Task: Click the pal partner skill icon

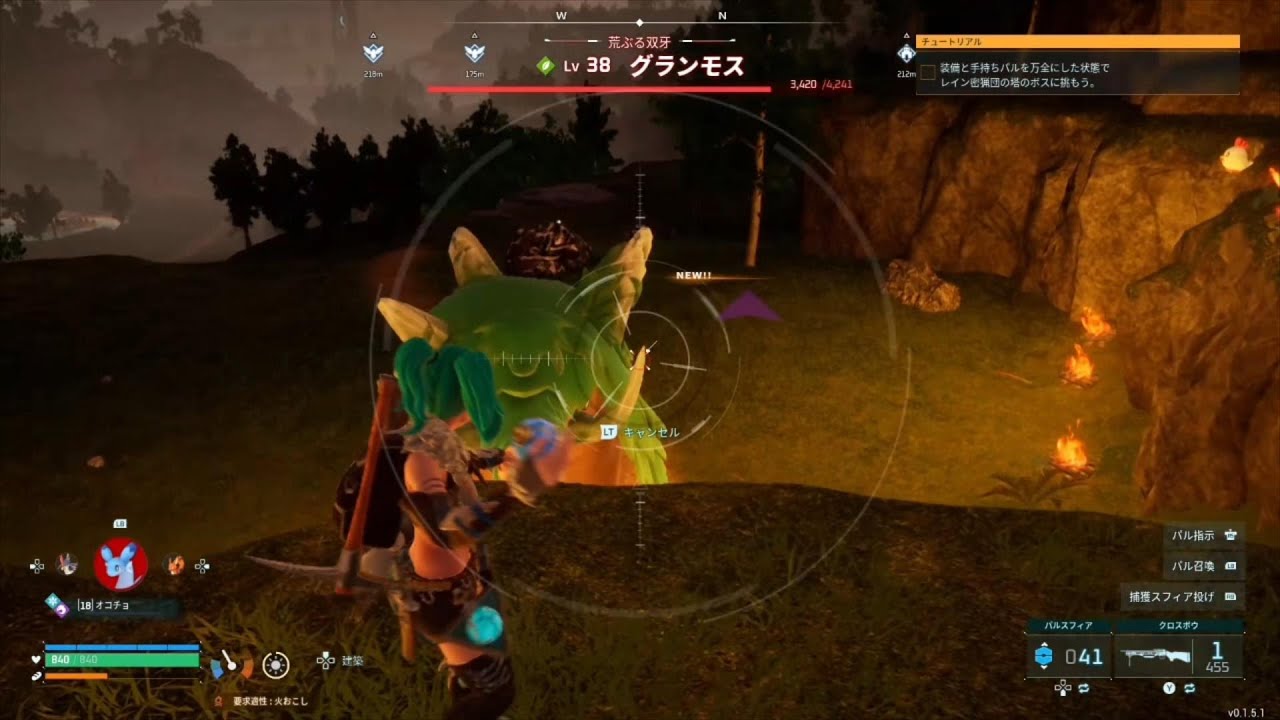Action: (56, 603)
